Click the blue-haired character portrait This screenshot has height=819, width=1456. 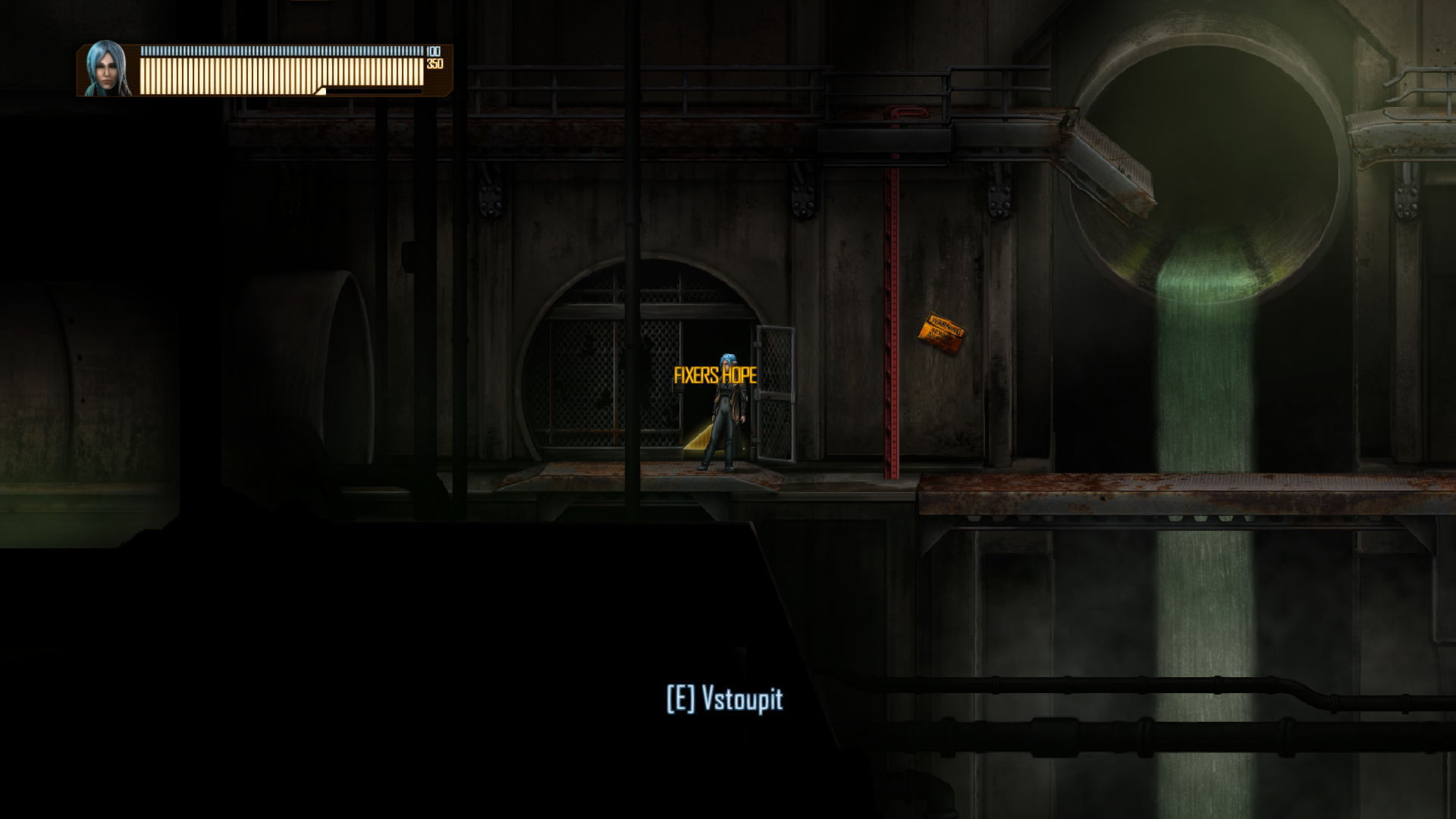point(106,69)
